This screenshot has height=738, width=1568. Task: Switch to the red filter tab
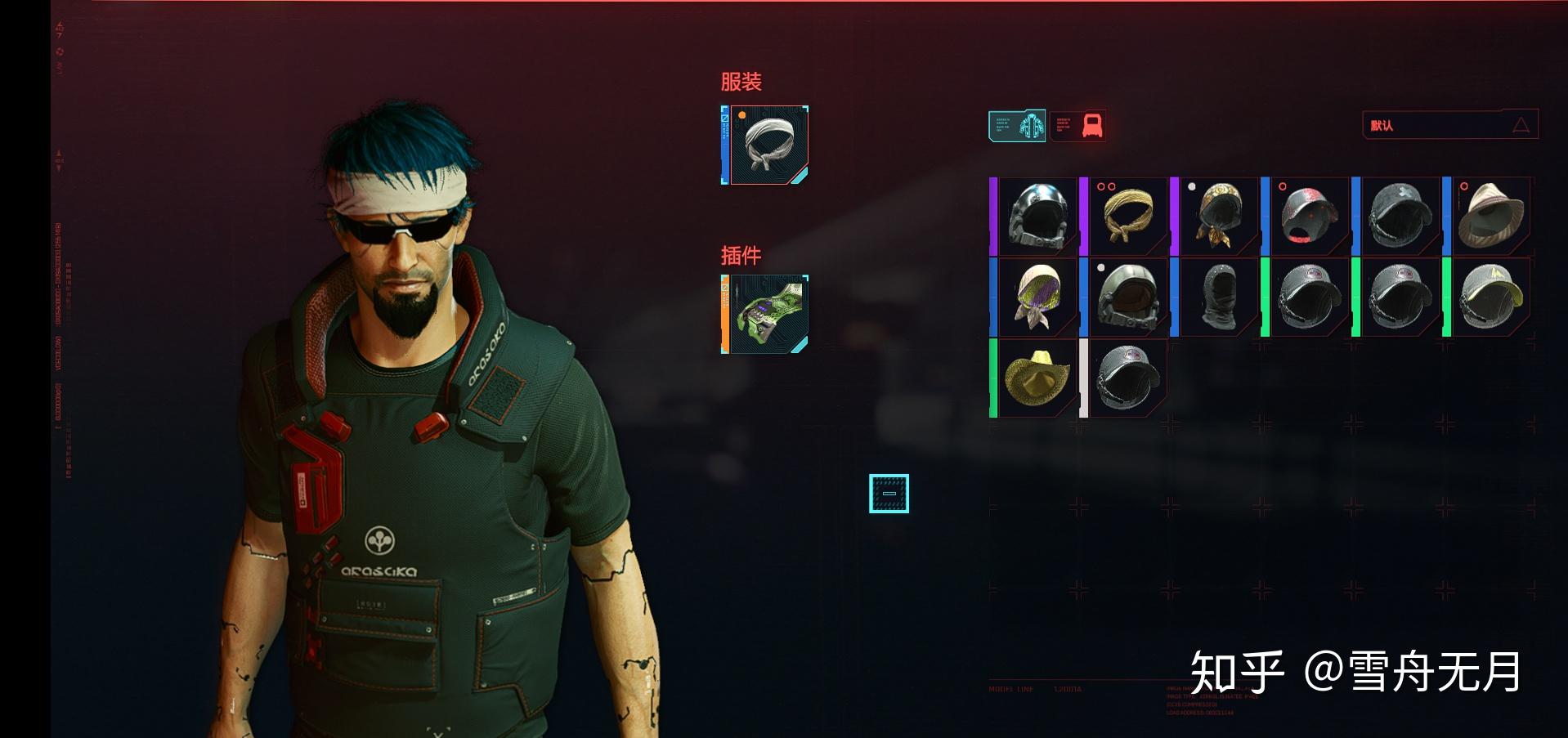(x=1078, y=126)
